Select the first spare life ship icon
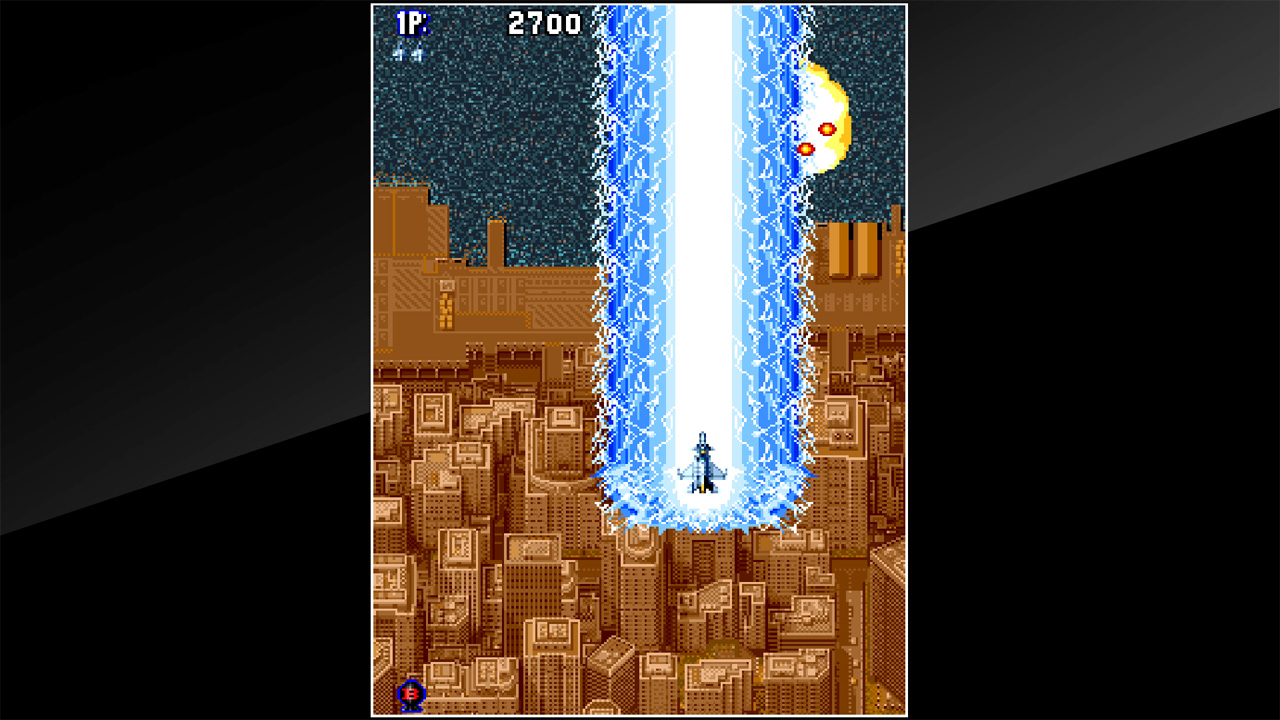Screen dimensions: 1280x720 pos(398,53)
